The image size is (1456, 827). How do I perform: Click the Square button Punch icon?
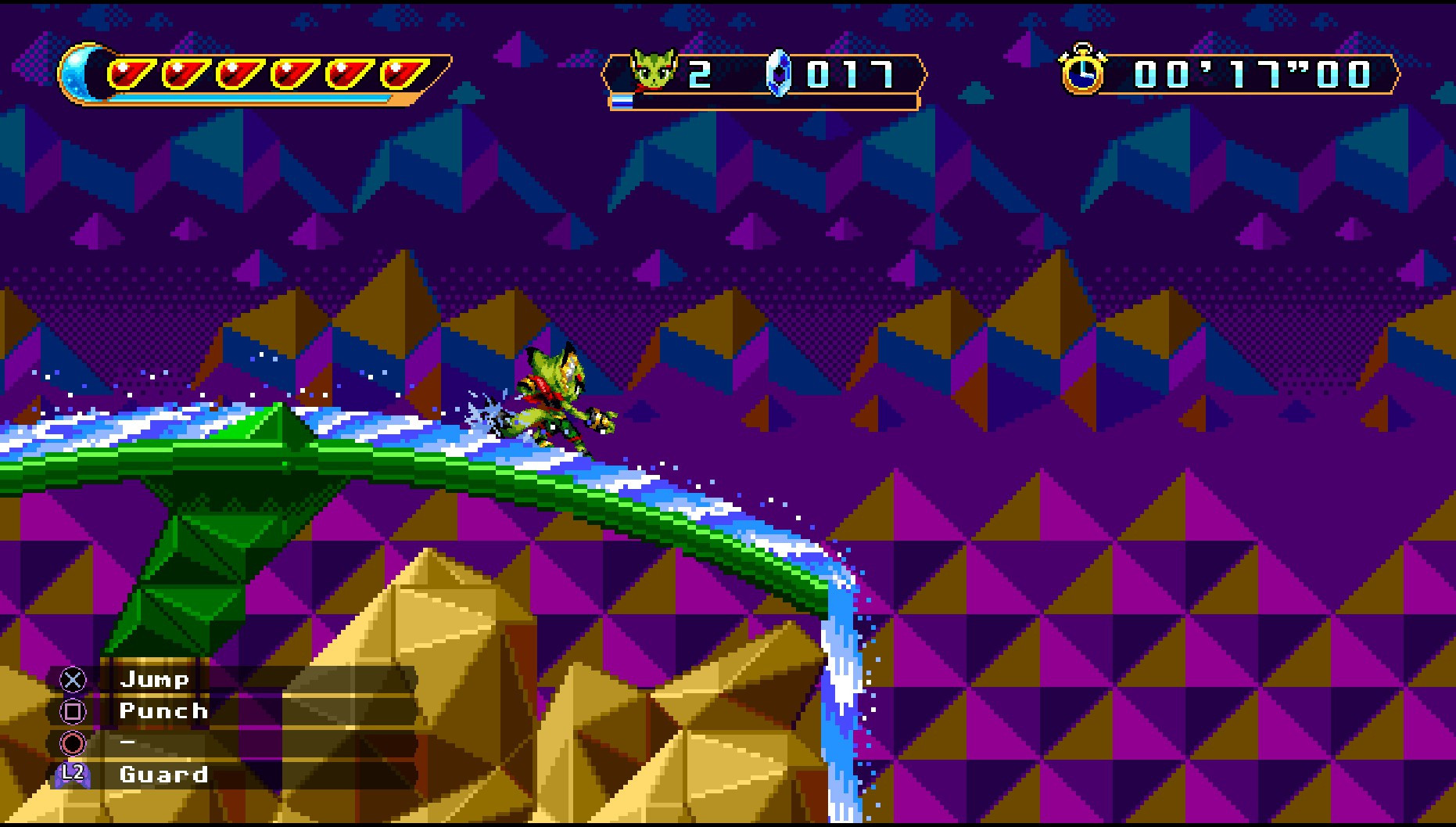coord(72,712)
